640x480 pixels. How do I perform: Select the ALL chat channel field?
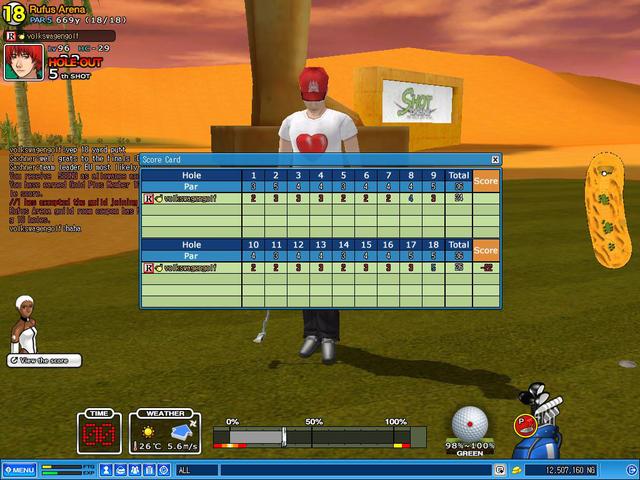click(330, 469)
